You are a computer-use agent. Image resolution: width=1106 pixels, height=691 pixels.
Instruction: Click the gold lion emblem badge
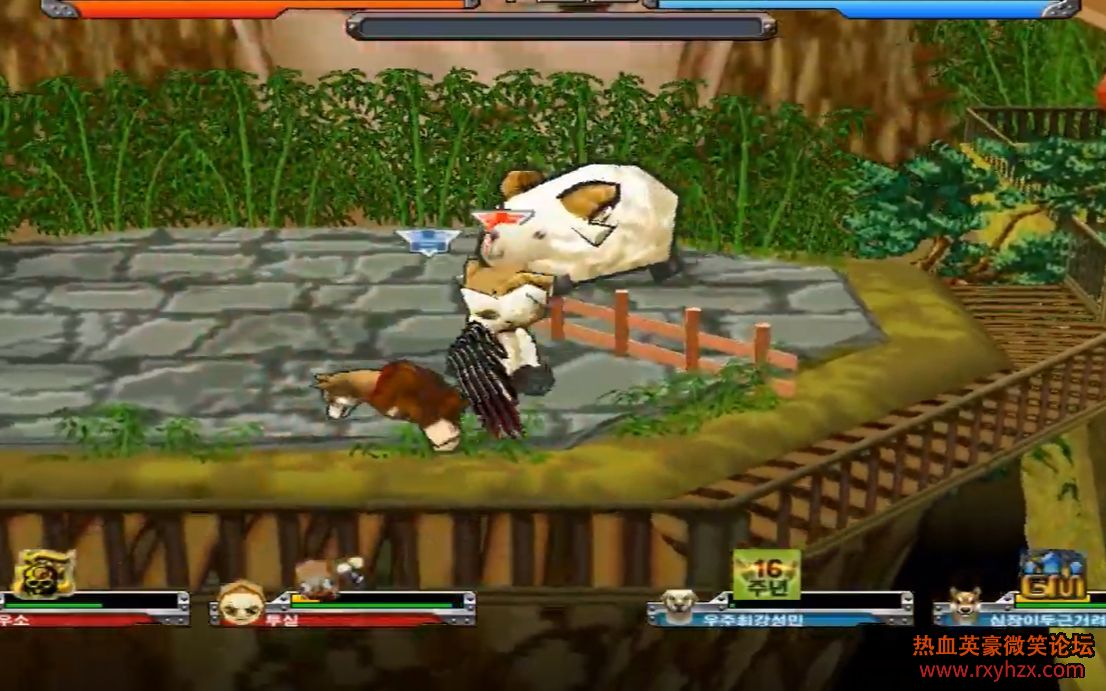click(43, 573)
